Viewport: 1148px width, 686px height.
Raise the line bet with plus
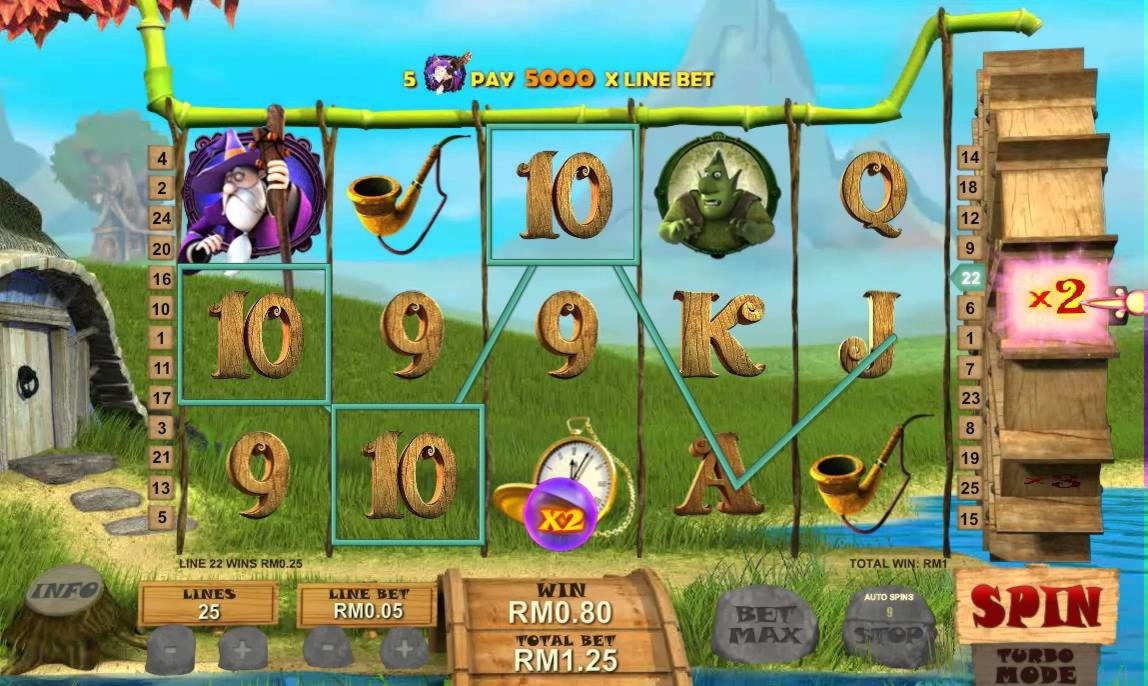[403, 650]
